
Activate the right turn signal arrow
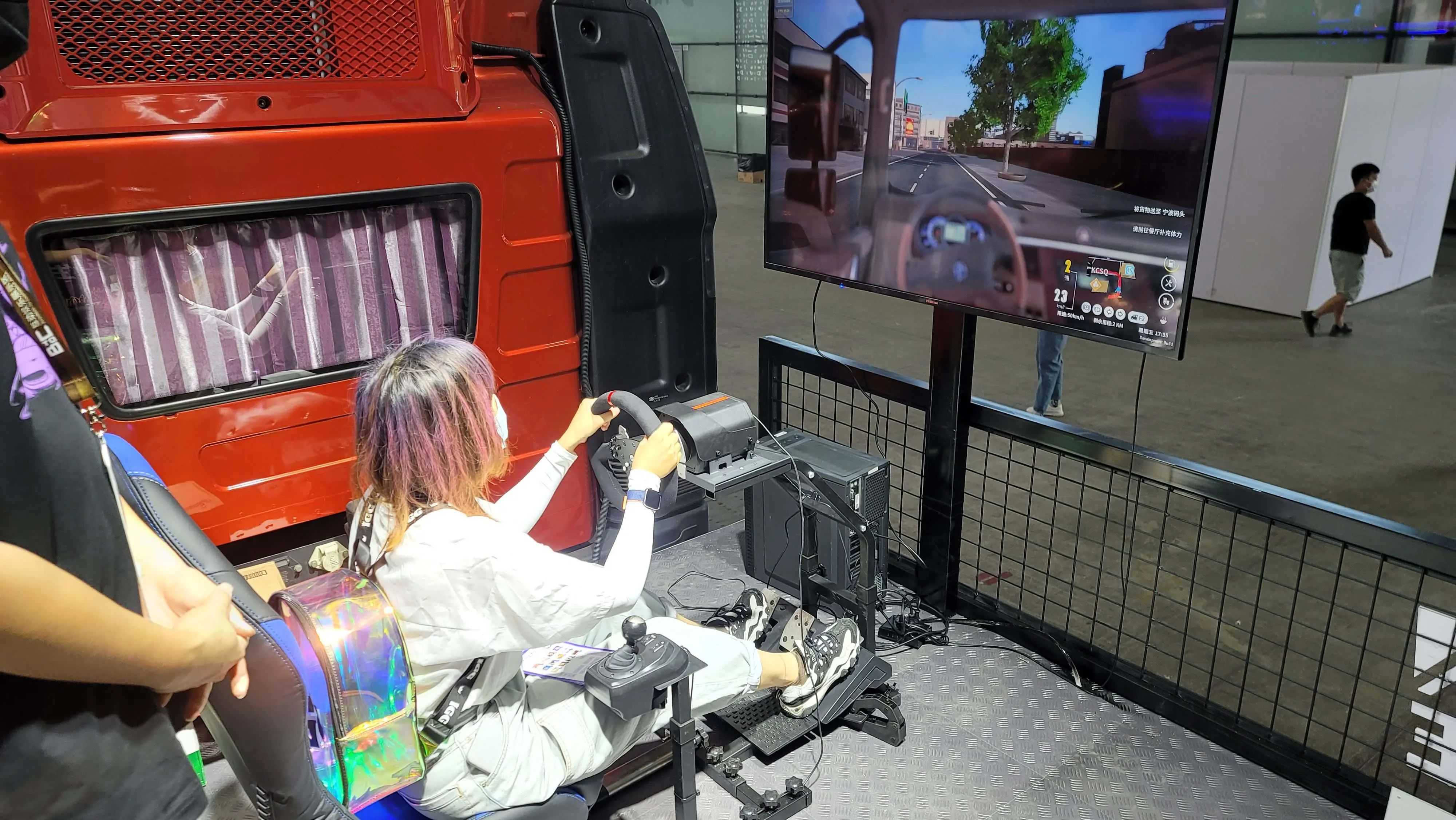click(x=1120, y=315)
